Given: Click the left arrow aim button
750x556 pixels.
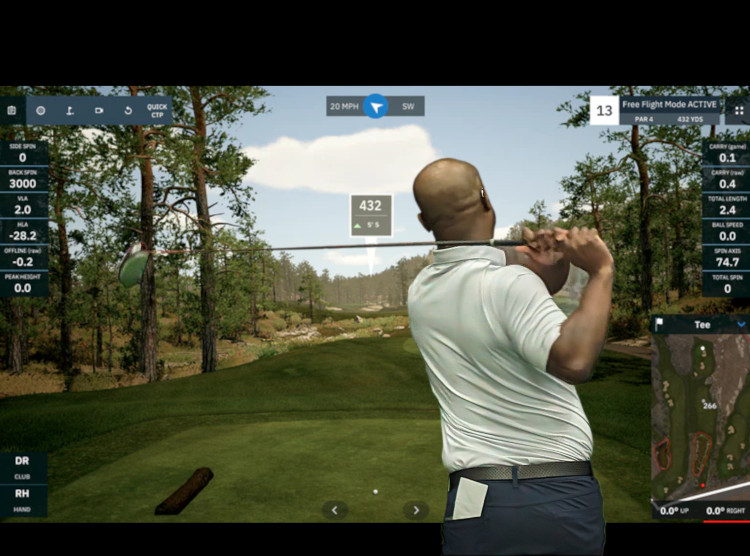Looking at the screenshot, I should coord(335,510).
